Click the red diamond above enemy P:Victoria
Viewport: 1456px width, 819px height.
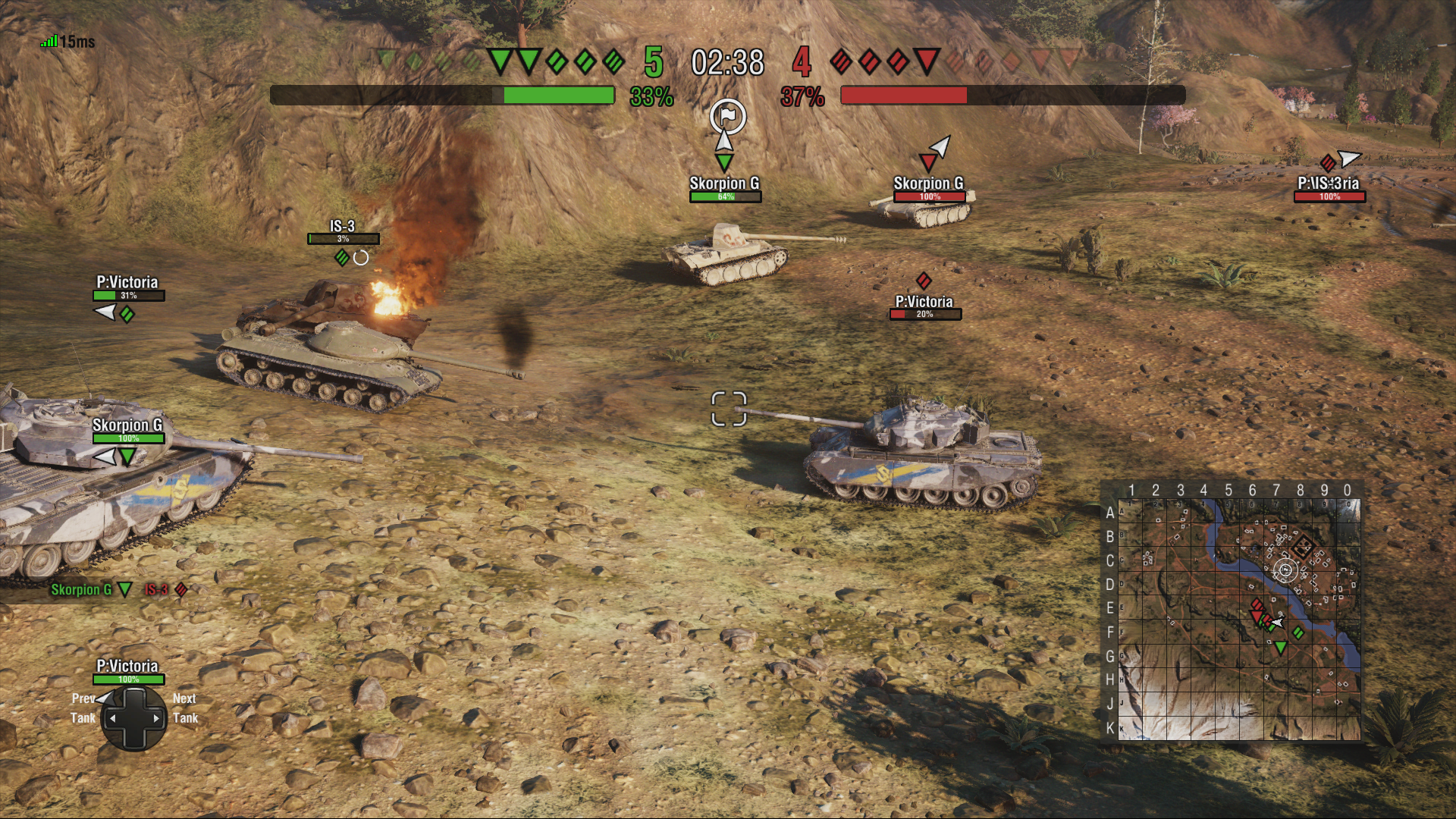[x=924, y=281]
